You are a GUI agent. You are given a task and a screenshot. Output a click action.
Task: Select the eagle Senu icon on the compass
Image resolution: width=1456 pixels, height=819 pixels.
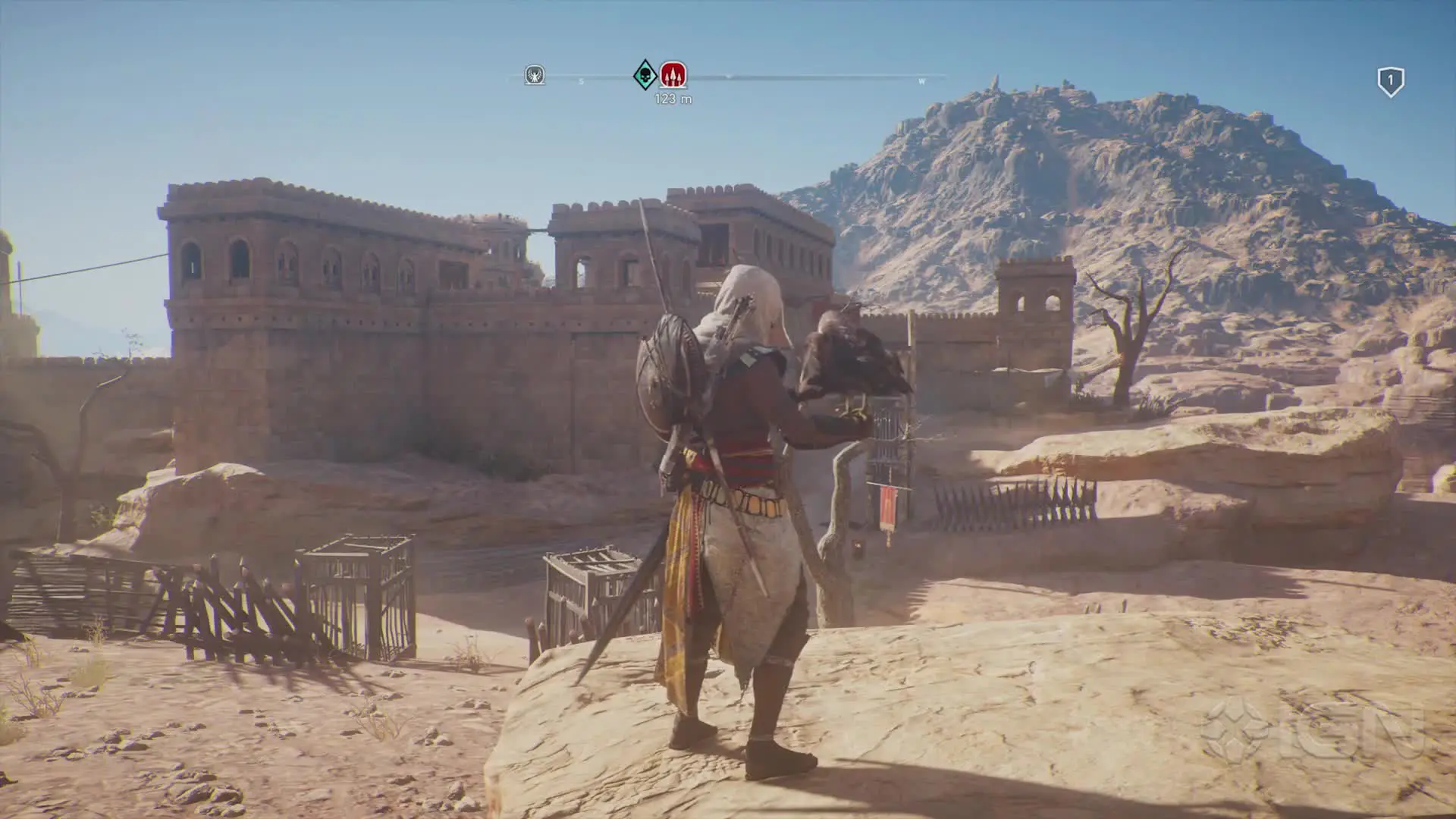(533, 74)
